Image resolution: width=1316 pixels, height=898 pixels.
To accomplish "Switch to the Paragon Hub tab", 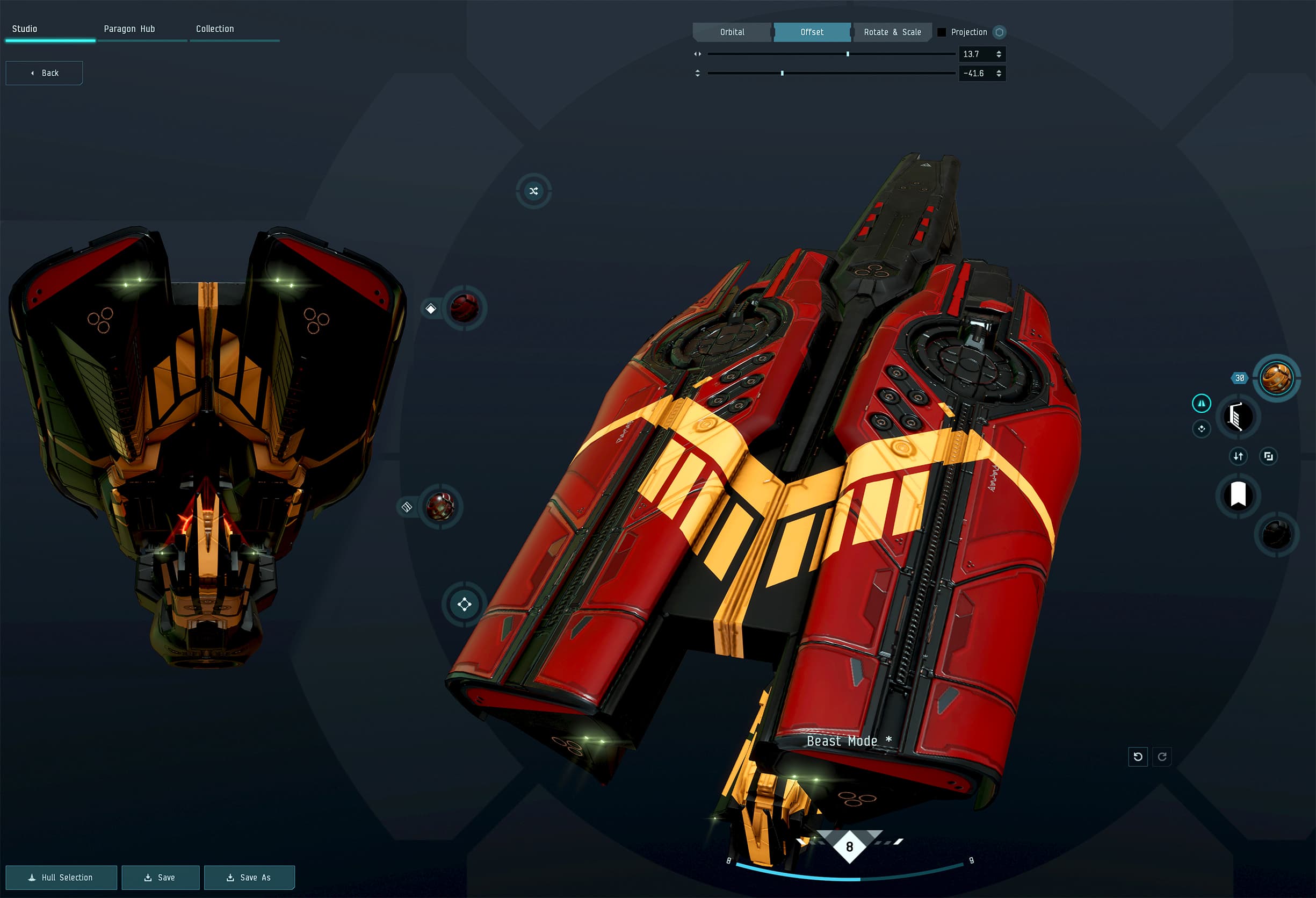I will (x=129, y=29).
